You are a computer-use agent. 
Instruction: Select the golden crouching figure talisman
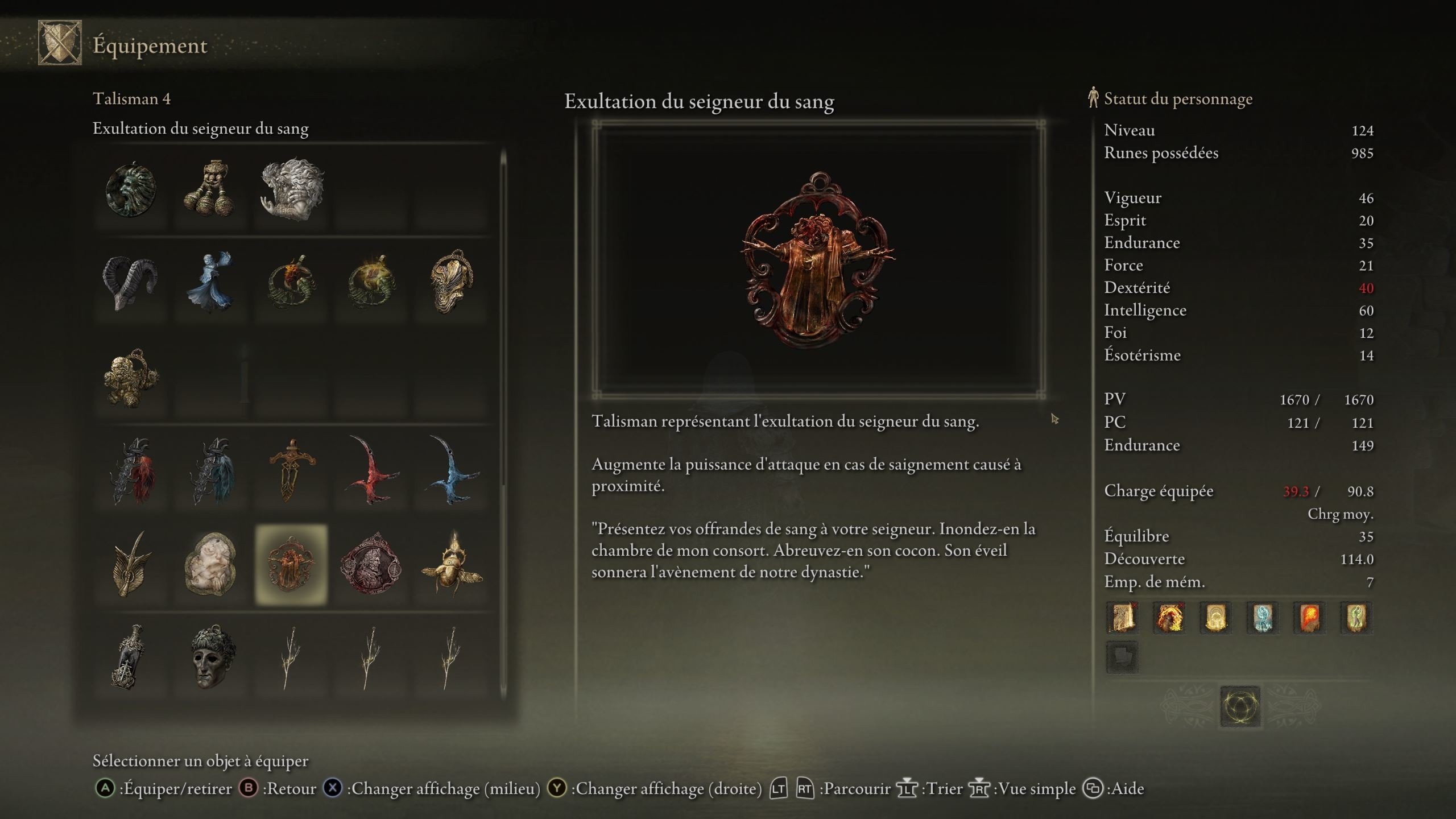[131, 378]
